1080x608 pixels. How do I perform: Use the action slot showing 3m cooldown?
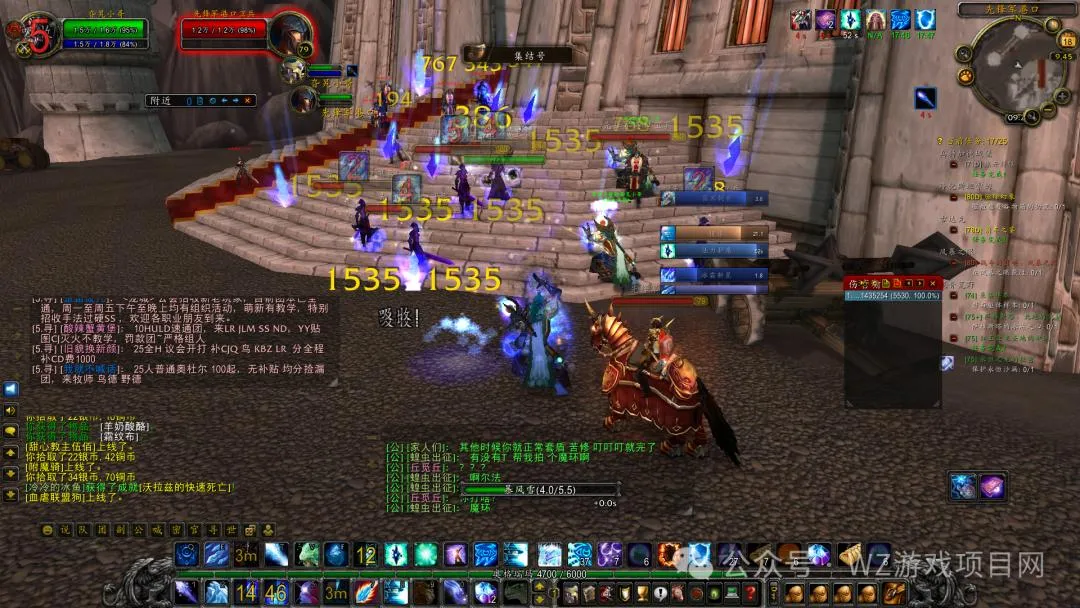click(246, 554)
